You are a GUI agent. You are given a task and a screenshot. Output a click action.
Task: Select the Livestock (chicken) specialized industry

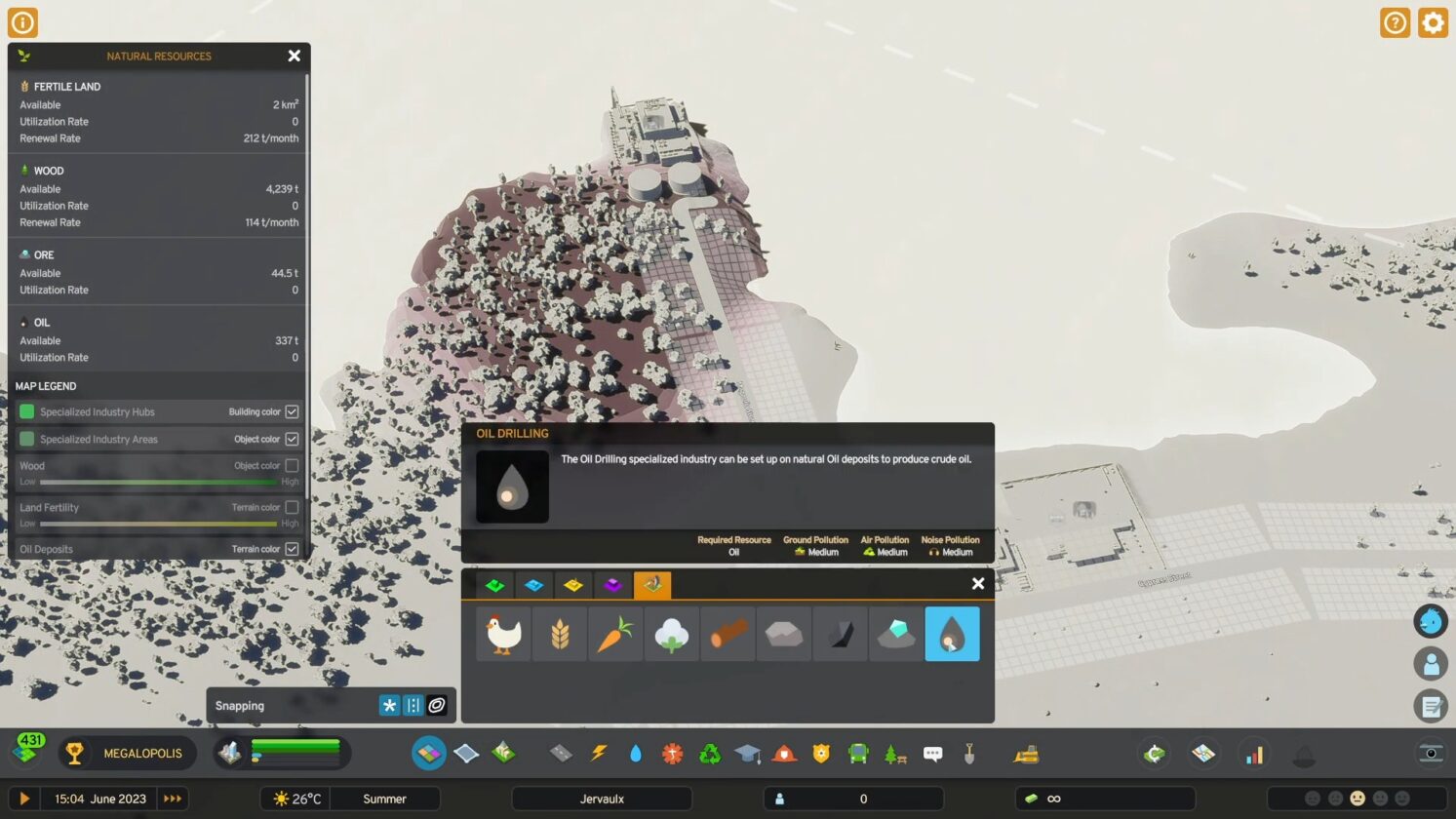[502, 633]
